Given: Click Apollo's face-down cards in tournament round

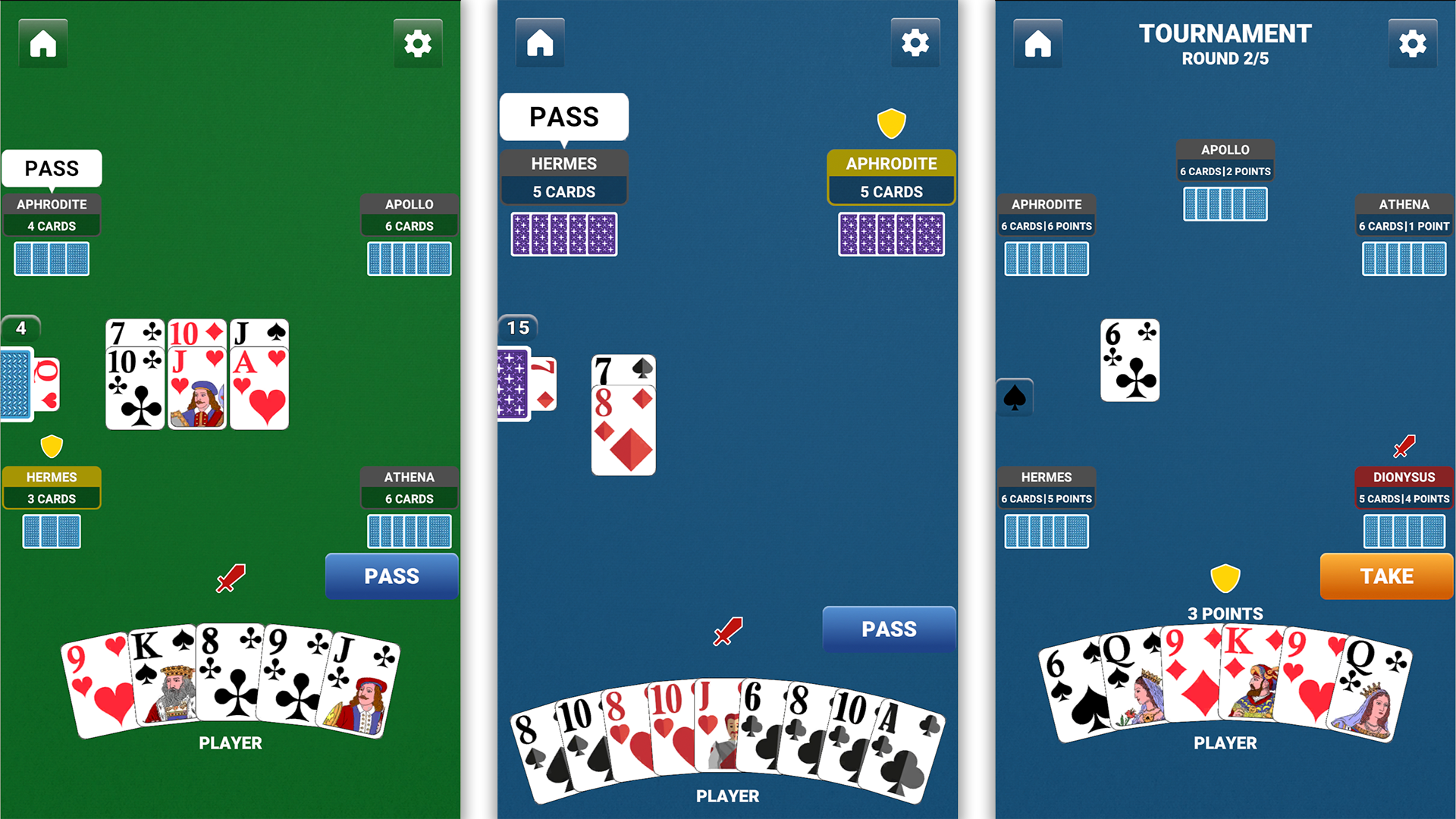Looking at the screenshot, I should coord(1225,205).
